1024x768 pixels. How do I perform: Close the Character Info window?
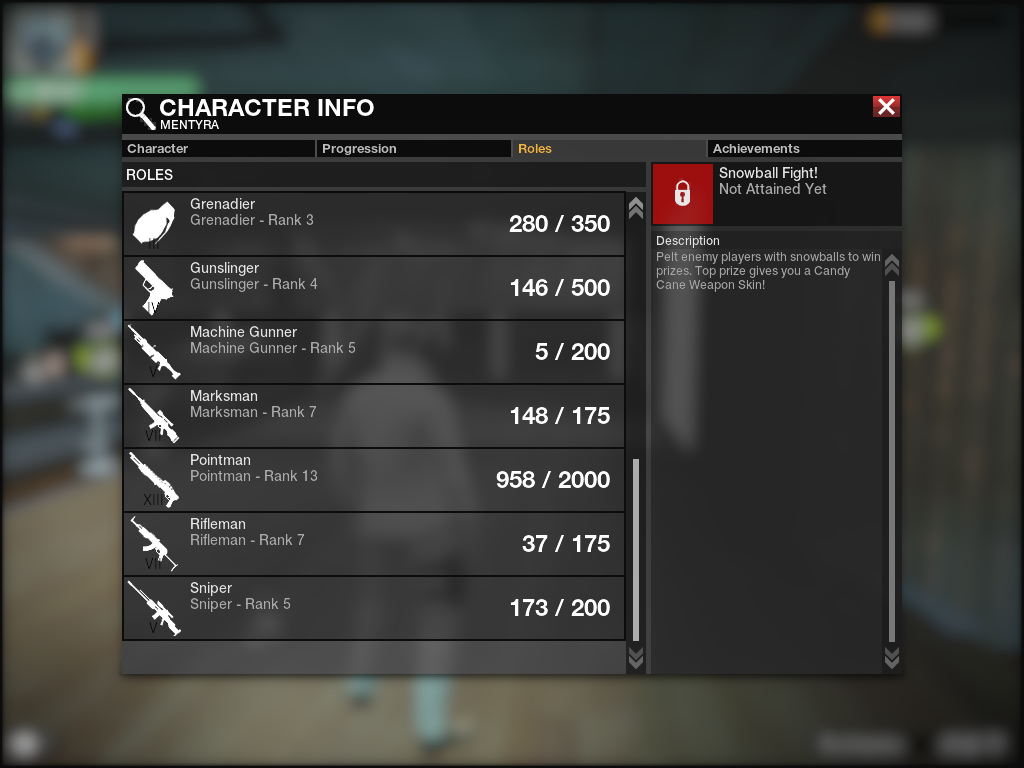(x=886, y=107)
